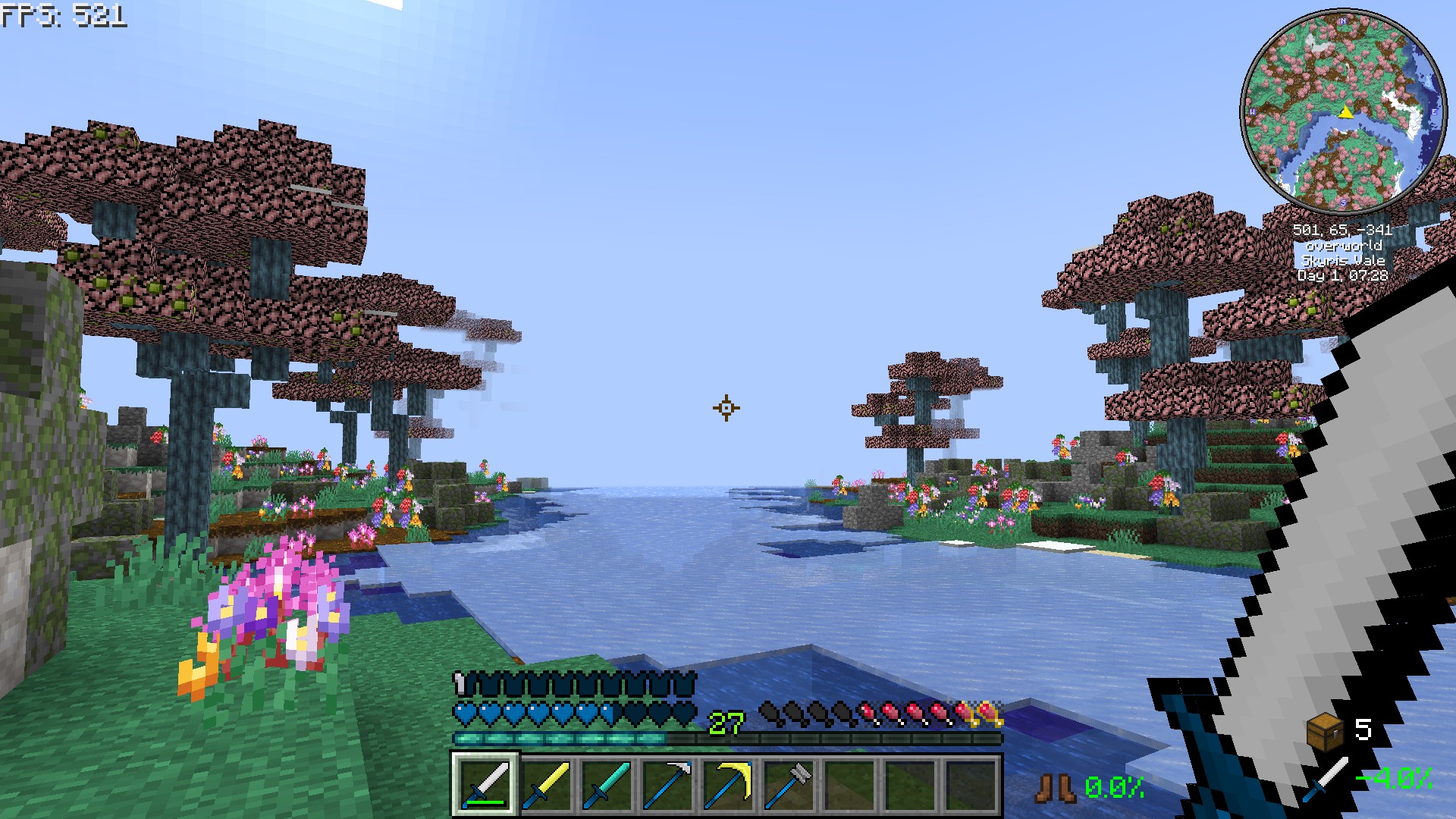Viewport: 1456px width, 819px height.
Task: Choose the teal-bladed sword in the hotbar
Action: 607,784
